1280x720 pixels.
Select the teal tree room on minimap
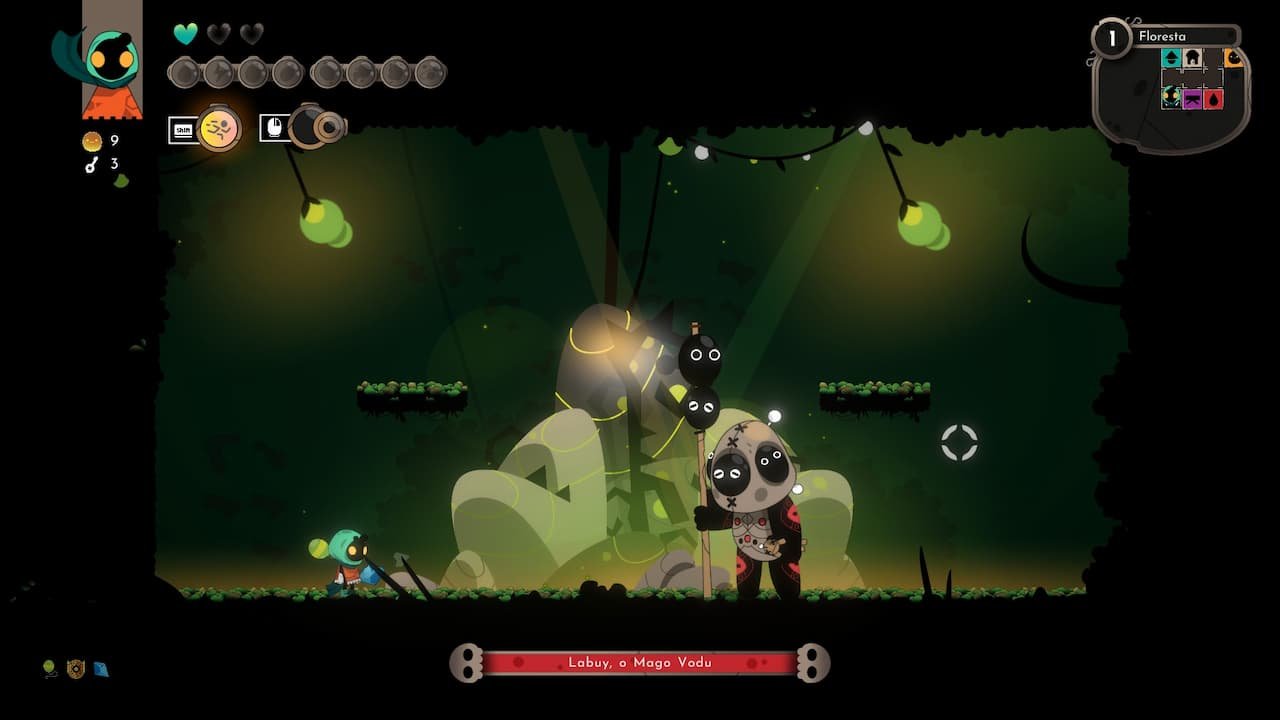1171,59
